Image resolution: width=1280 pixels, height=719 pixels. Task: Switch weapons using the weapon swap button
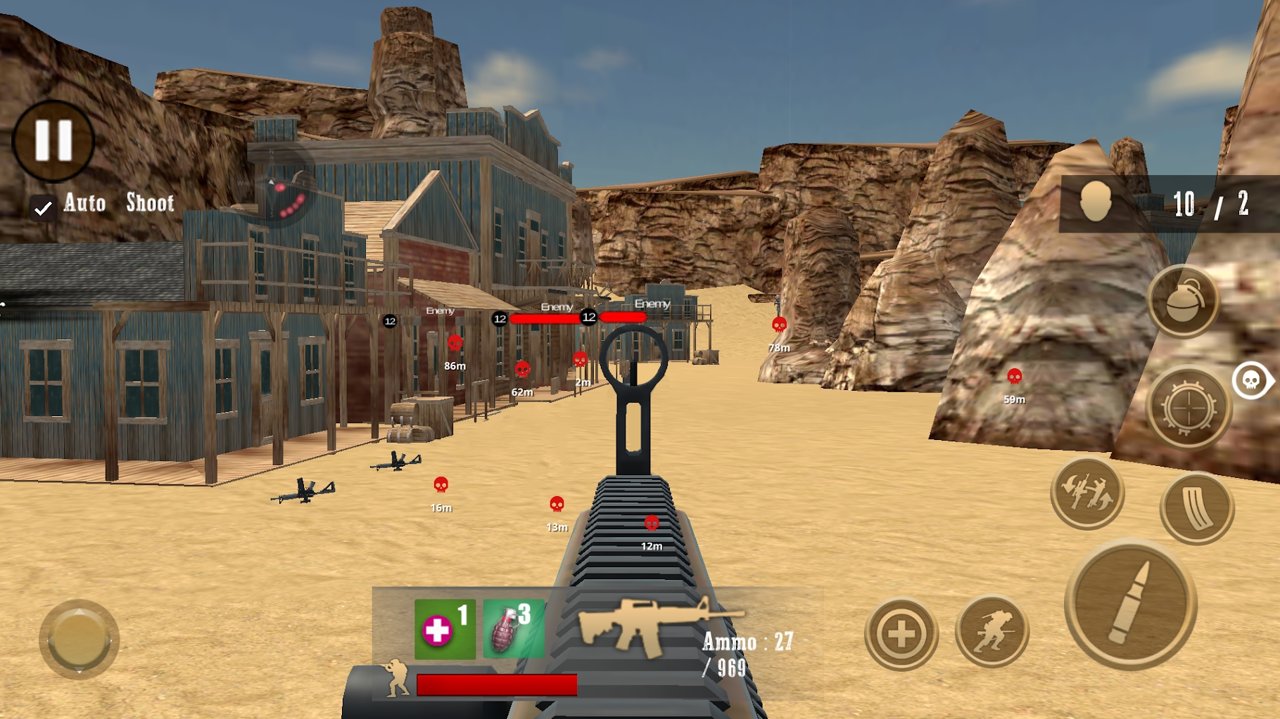tap(1087, 493)
